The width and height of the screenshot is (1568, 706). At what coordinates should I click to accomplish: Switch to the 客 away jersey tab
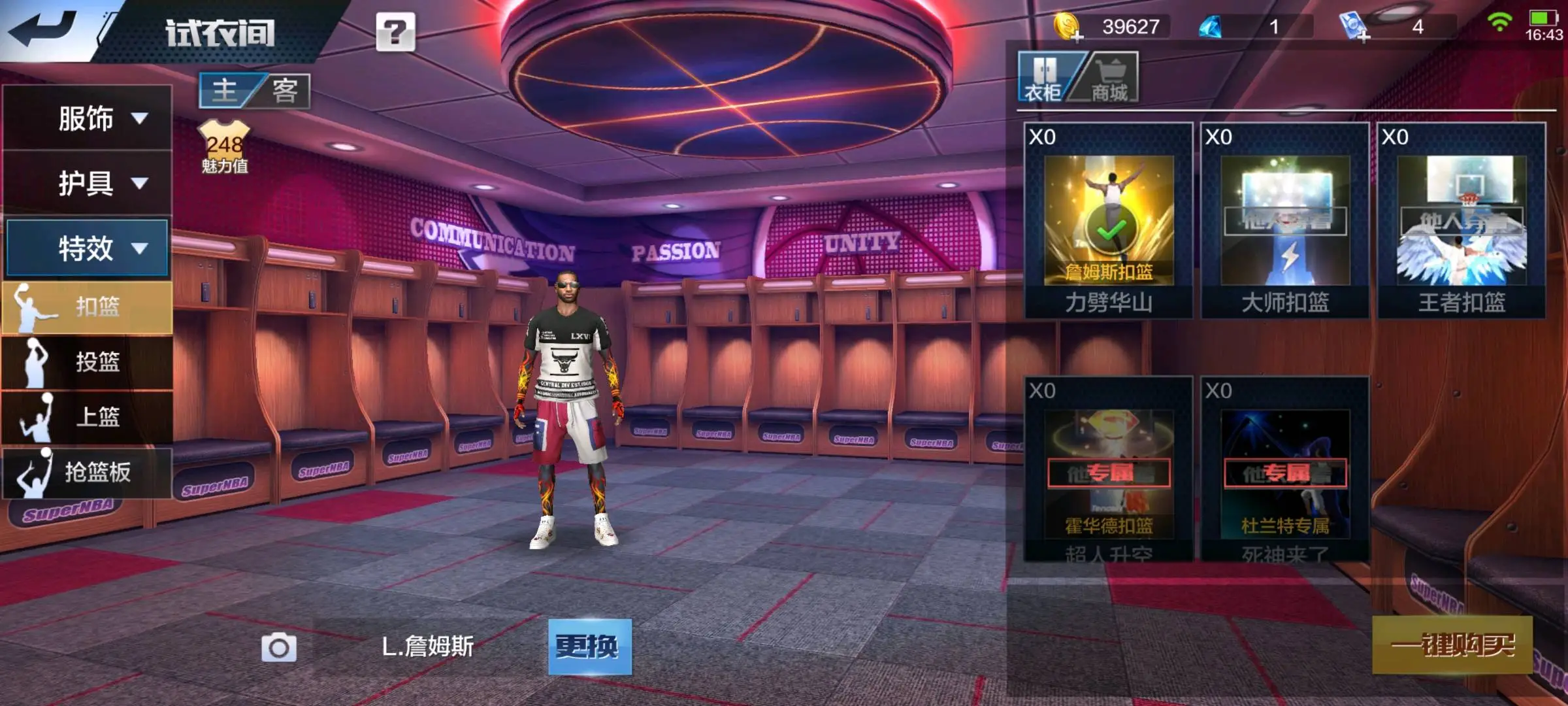click(x=285, y=90)
